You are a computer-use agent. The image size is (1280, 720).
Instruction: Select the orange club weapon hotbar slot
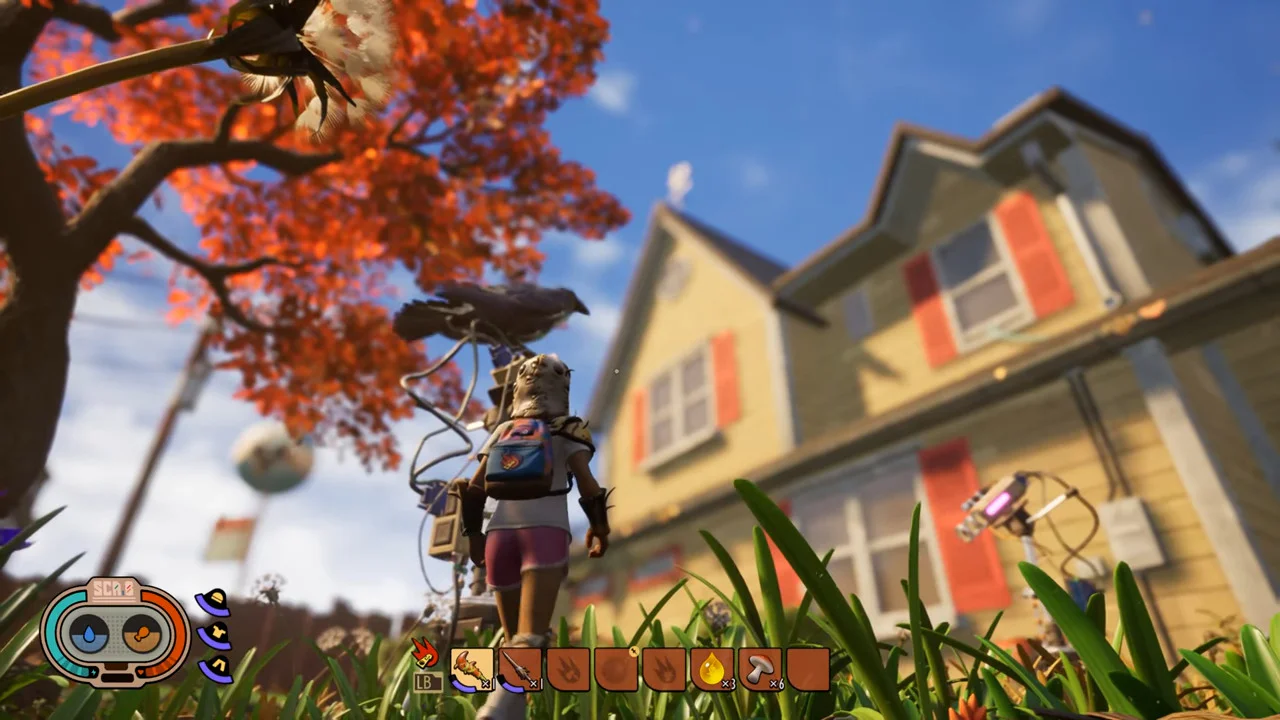(x=472, y=669)
